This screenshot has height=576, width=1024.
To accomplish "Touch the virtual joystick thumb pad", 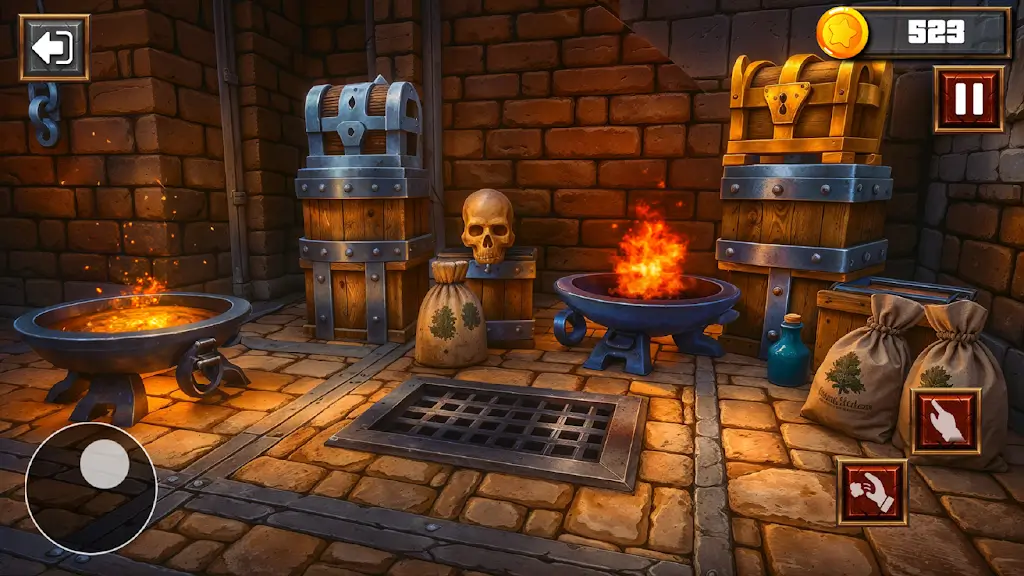I will click(x=104, y=465).
